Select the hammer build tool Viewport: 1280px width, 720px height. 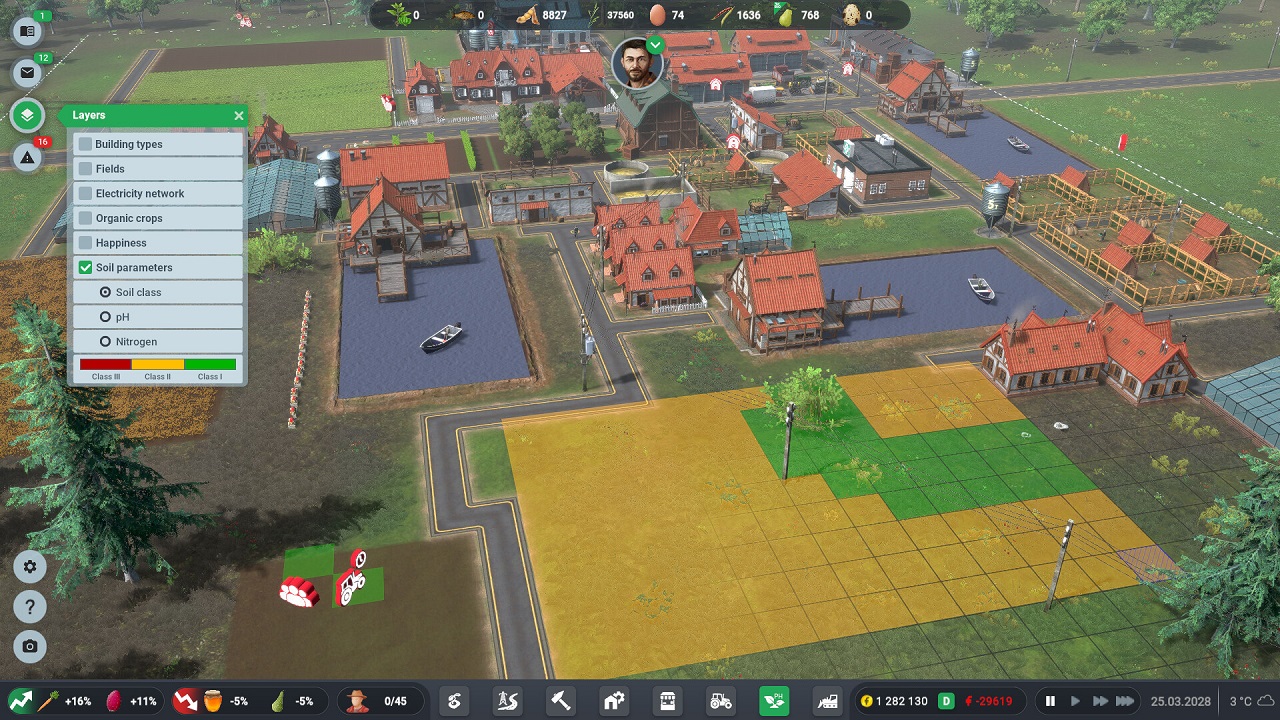[560, 700]
